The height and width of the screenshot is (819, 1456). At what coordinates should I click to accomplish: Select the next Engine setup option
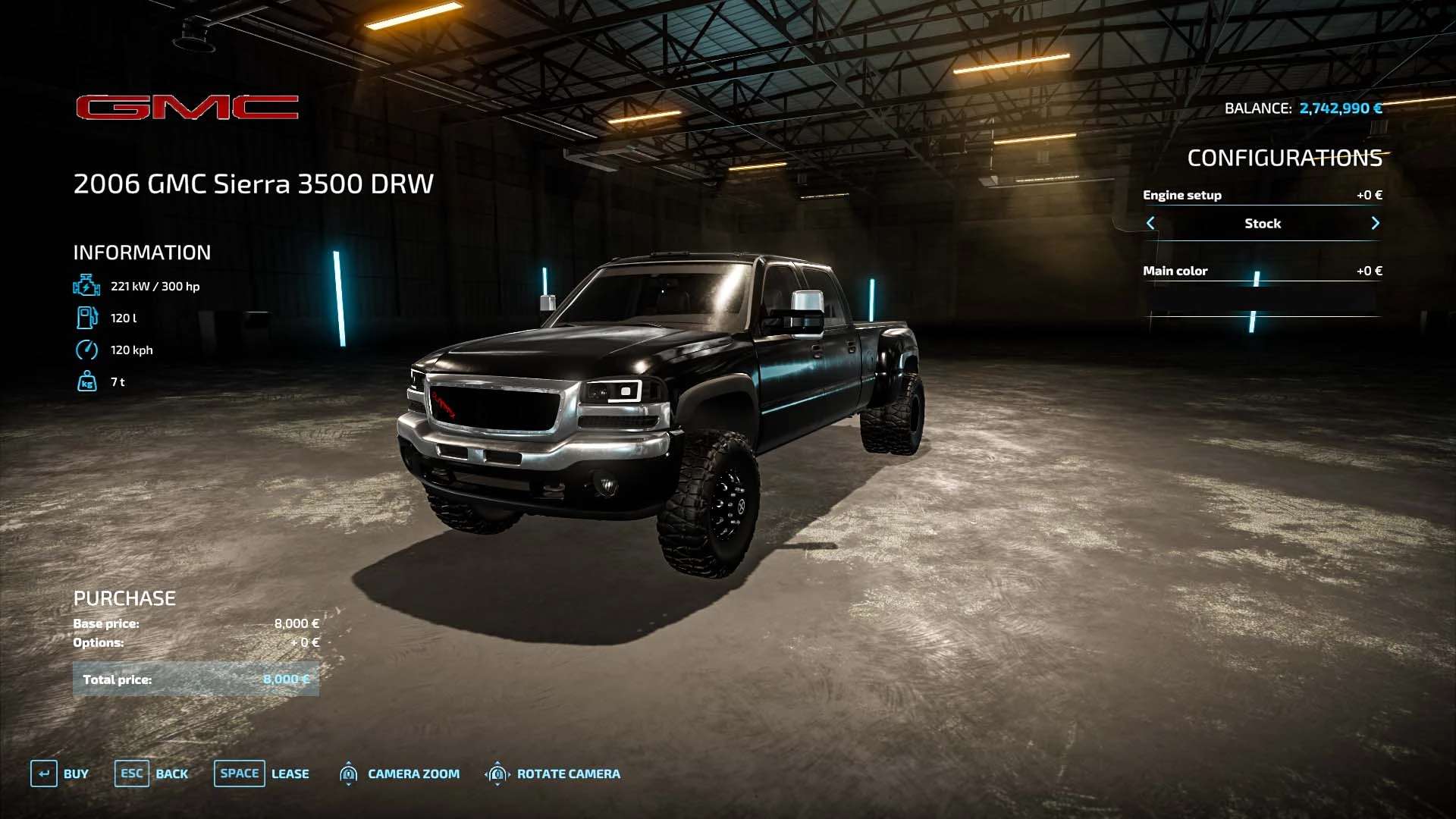1375,223
